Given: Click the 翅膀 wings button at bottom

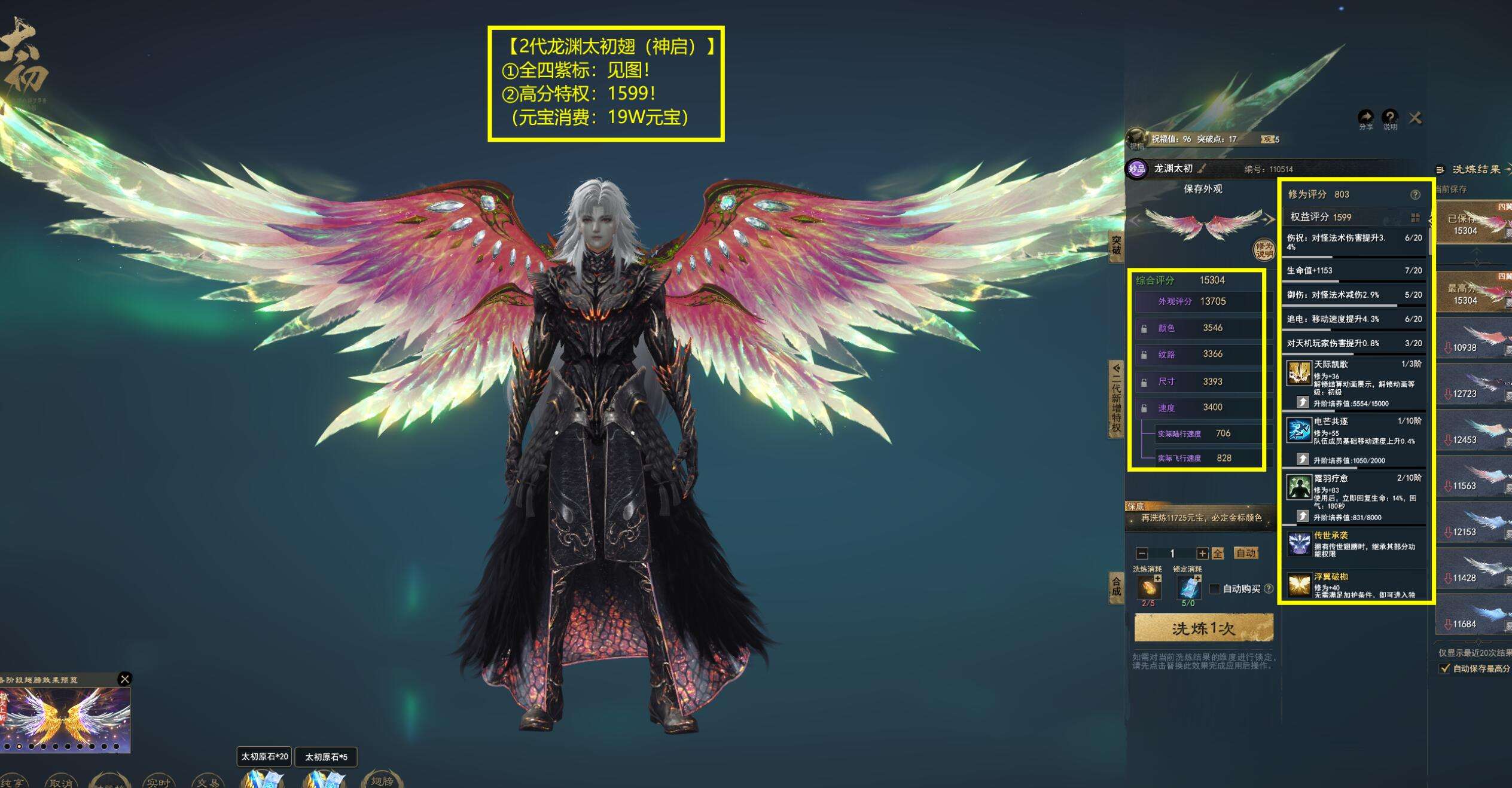Looking at the screenshot, I should click(382, 780).
